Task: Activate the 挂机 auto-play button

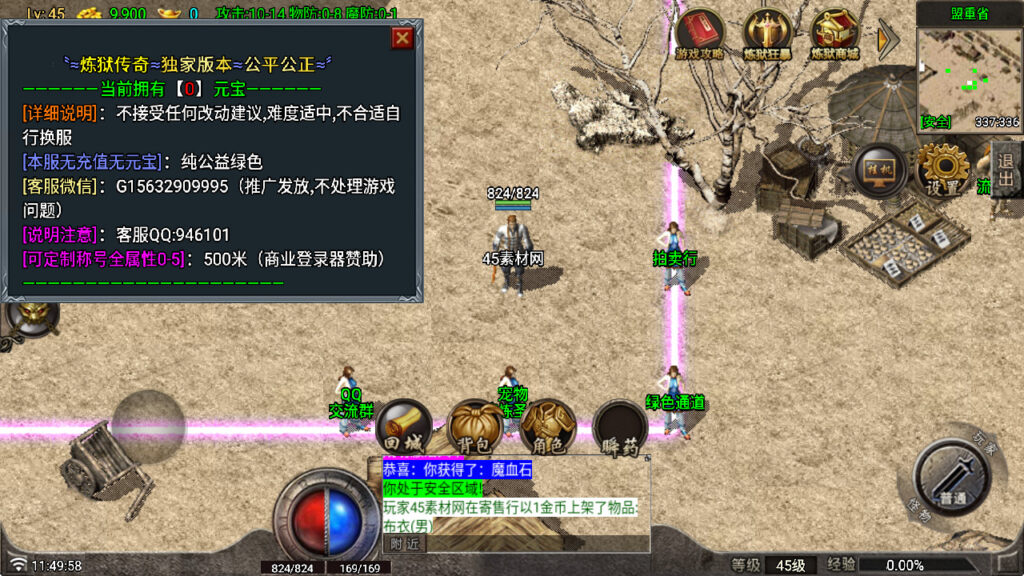Action: click(x=879, y=169)
